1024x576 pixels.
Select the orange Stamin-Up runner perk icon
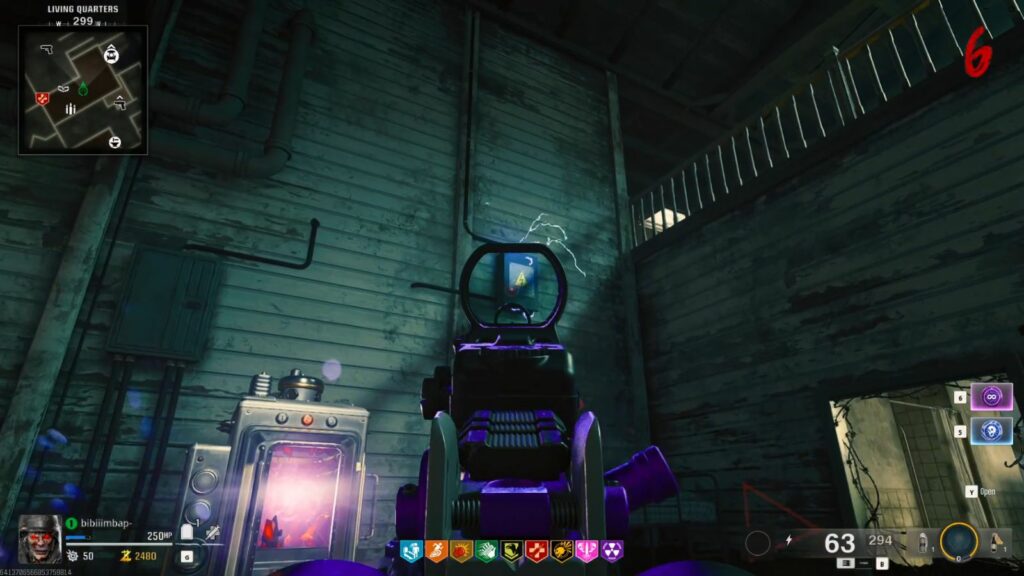(x=436, y=550)
